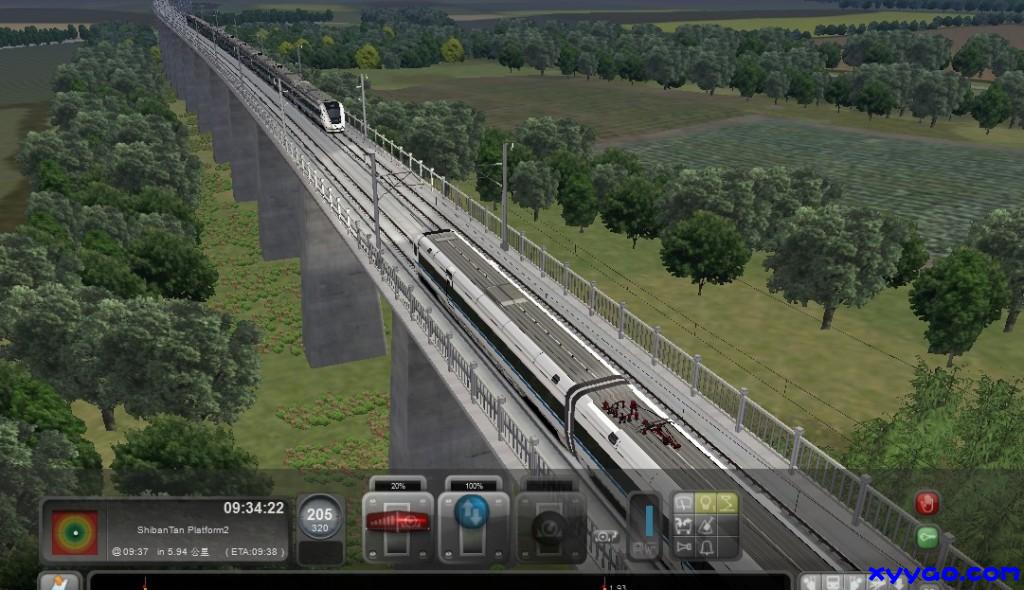
Task: Click the red hand emergency stop button
Action: pyautogui.click(x=927, y=502)
